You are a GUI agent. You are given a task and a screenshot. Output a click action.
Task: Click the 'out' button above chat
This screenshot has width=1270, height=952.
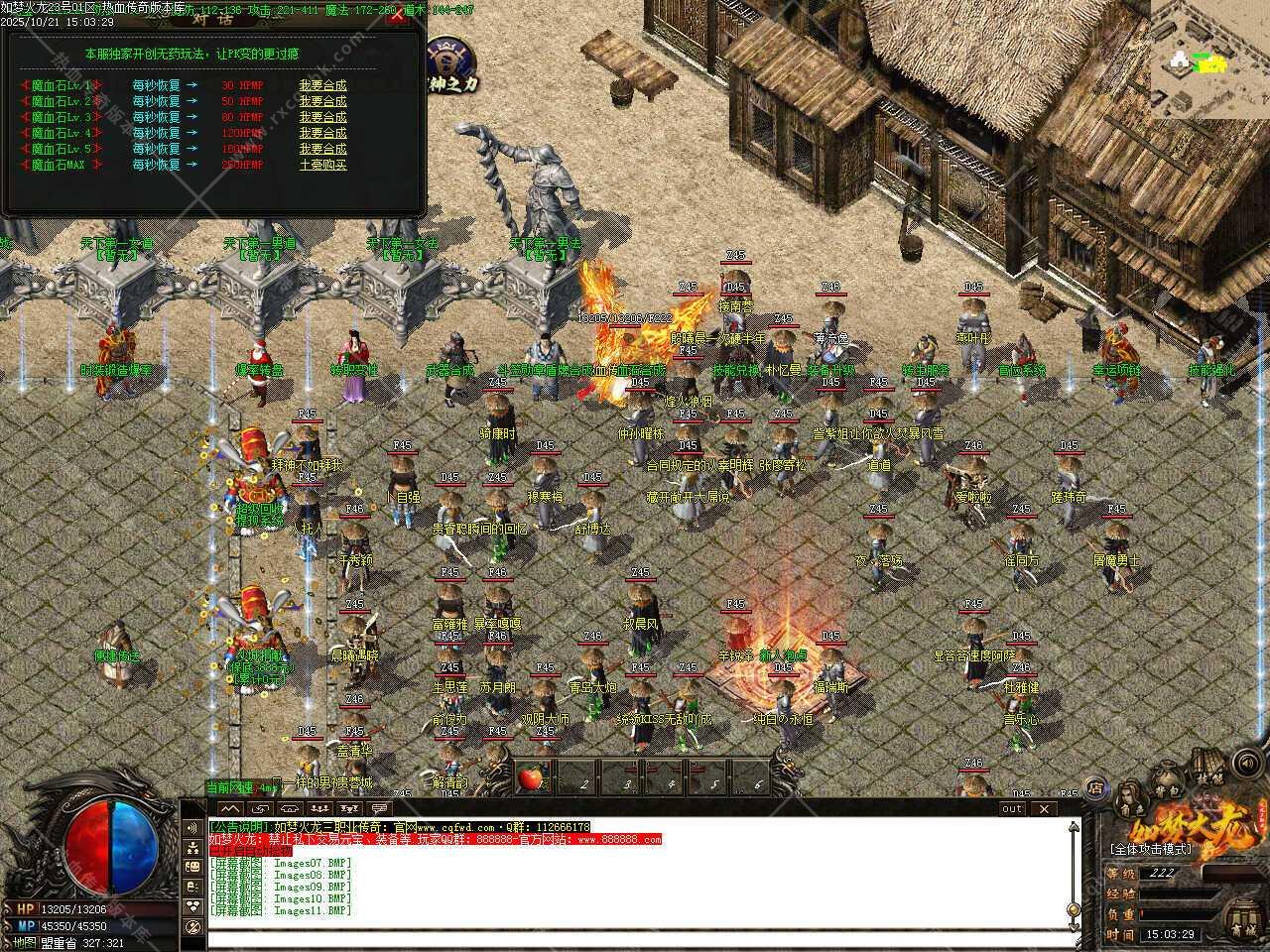coord(1011,808)
